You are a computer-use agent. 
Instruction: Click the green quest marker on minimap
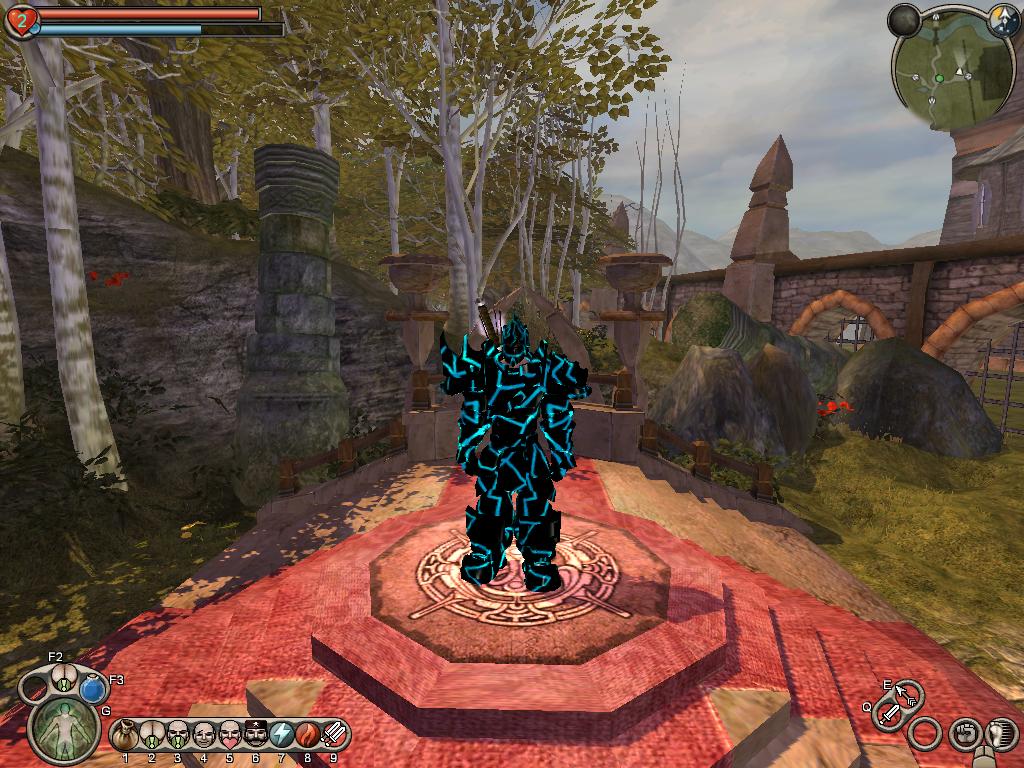pos(938,78)
